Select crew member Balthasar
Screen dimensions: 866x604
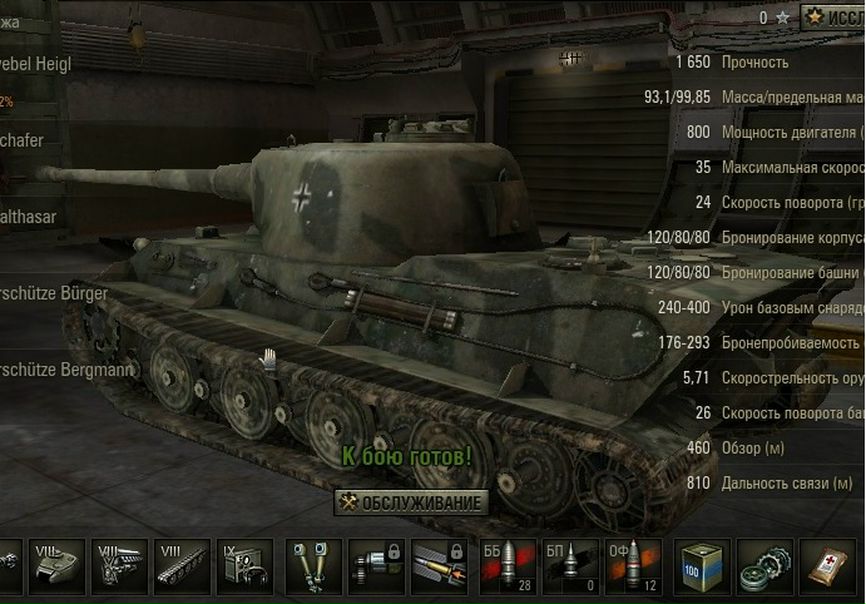tap(28, 216)
